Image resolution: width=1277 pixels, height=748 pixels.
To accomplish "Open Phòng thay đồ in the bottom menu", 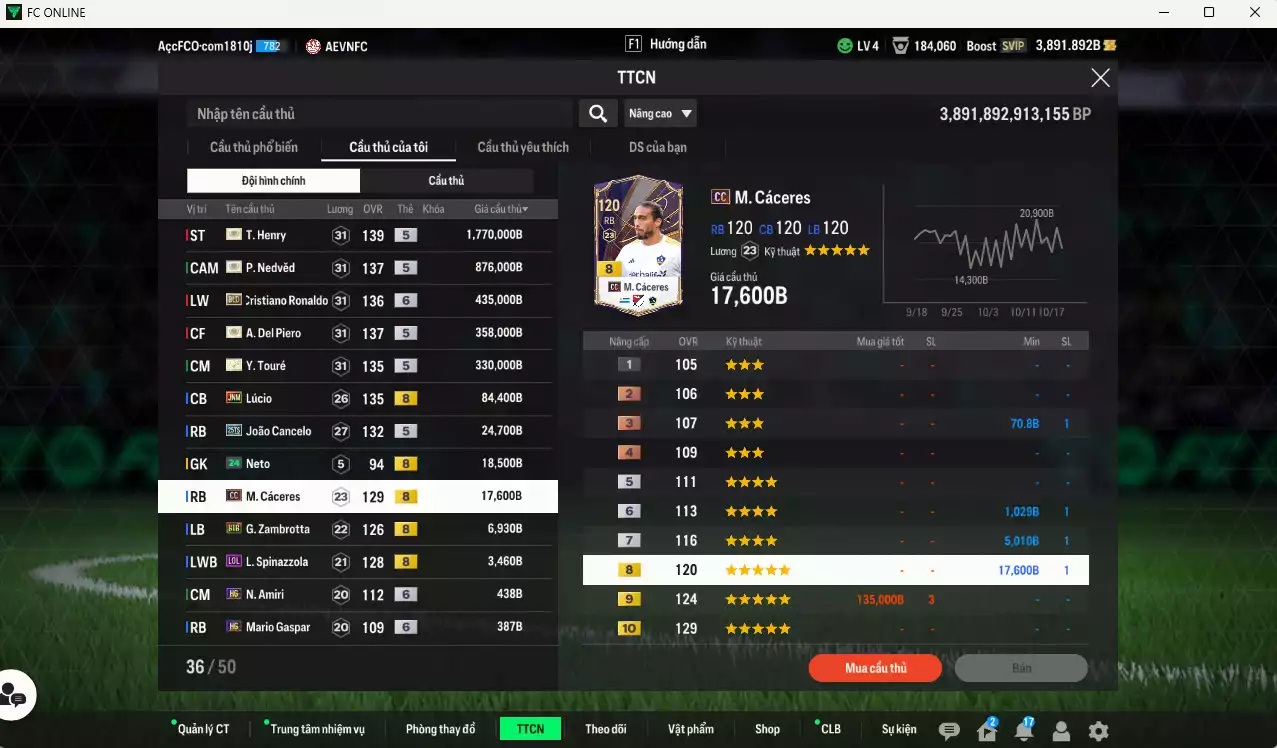I will 440,729.
